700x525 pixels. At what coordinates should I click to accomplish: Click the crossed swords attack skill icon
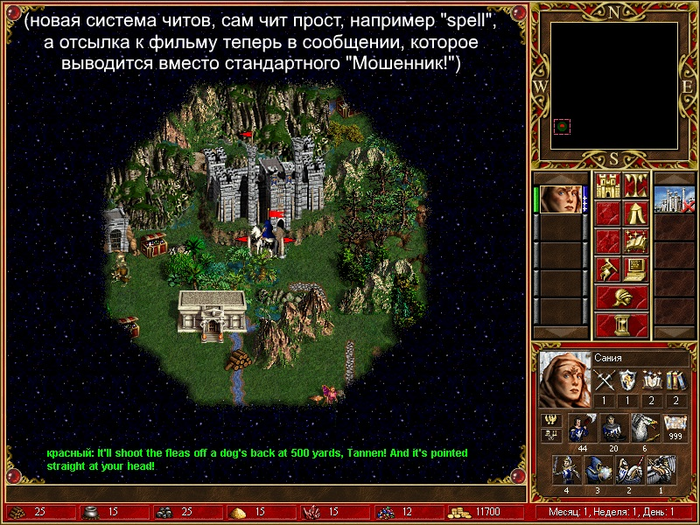(604, 379)
